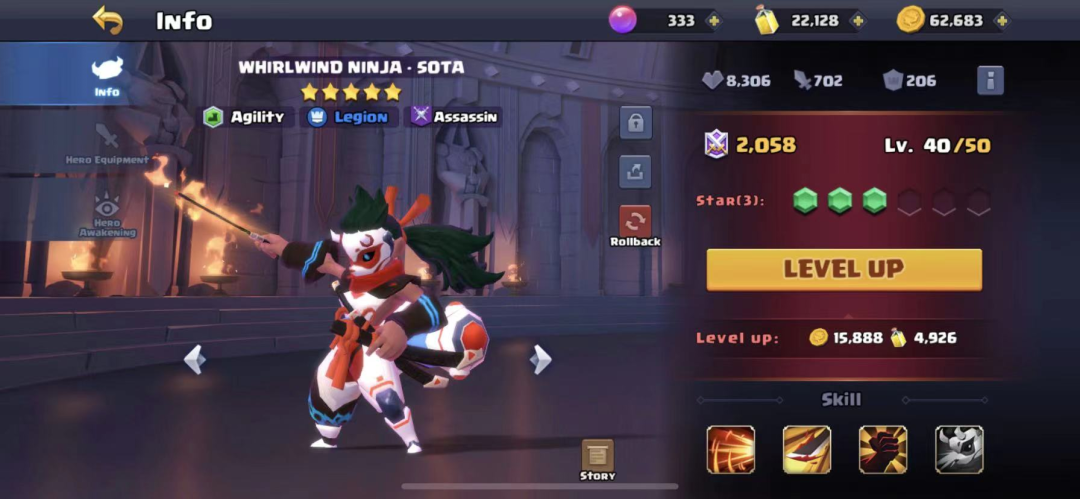This screenshot has height=499, width=1080.
Task: Tap the Agility attribute tag
Action: (x=247, y=117)
